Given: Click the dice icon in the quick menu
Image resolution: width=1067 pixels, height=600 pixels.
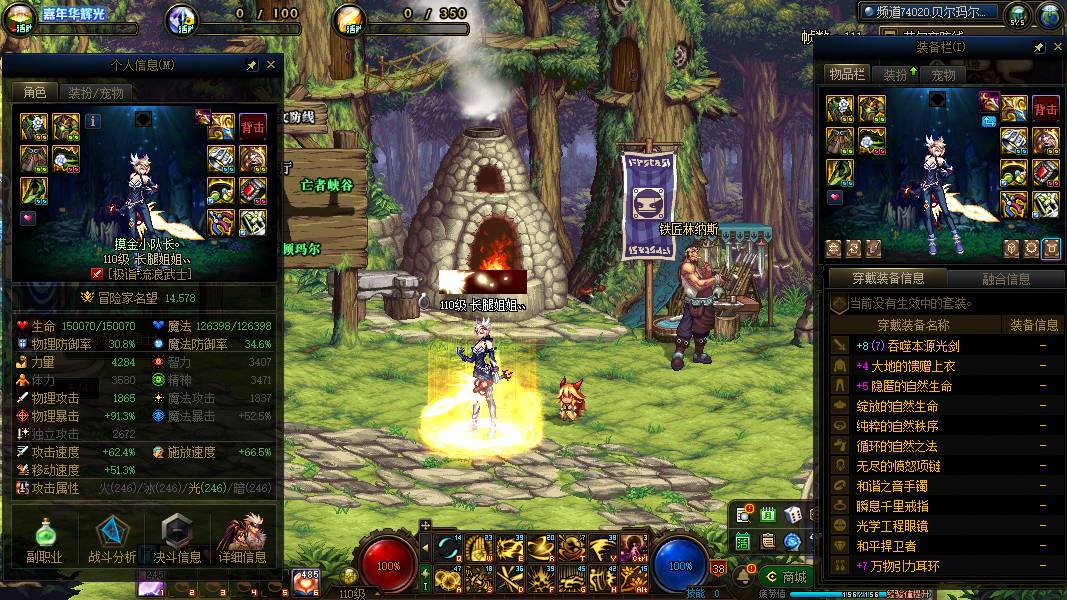Looking at the screenshot, I should (x=792, y=515).
